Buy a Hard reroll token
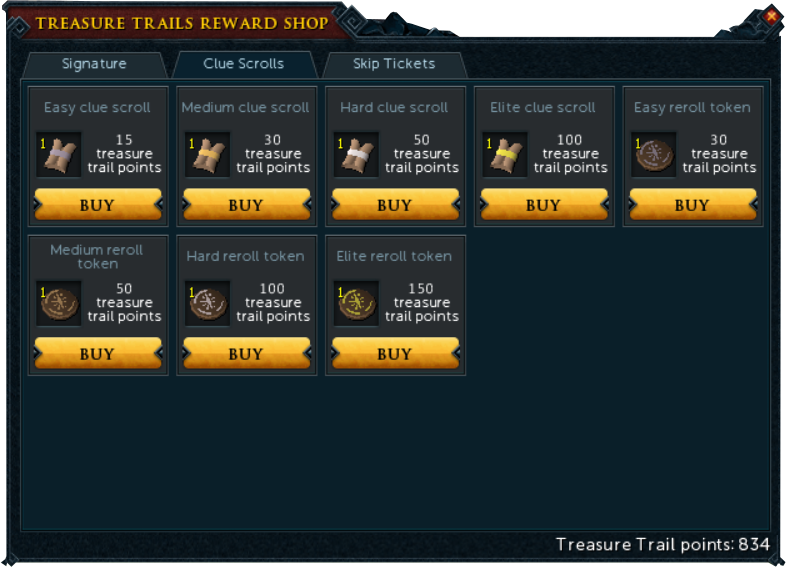Viewport: 786px width, 567px height. [x=246, y=354]
